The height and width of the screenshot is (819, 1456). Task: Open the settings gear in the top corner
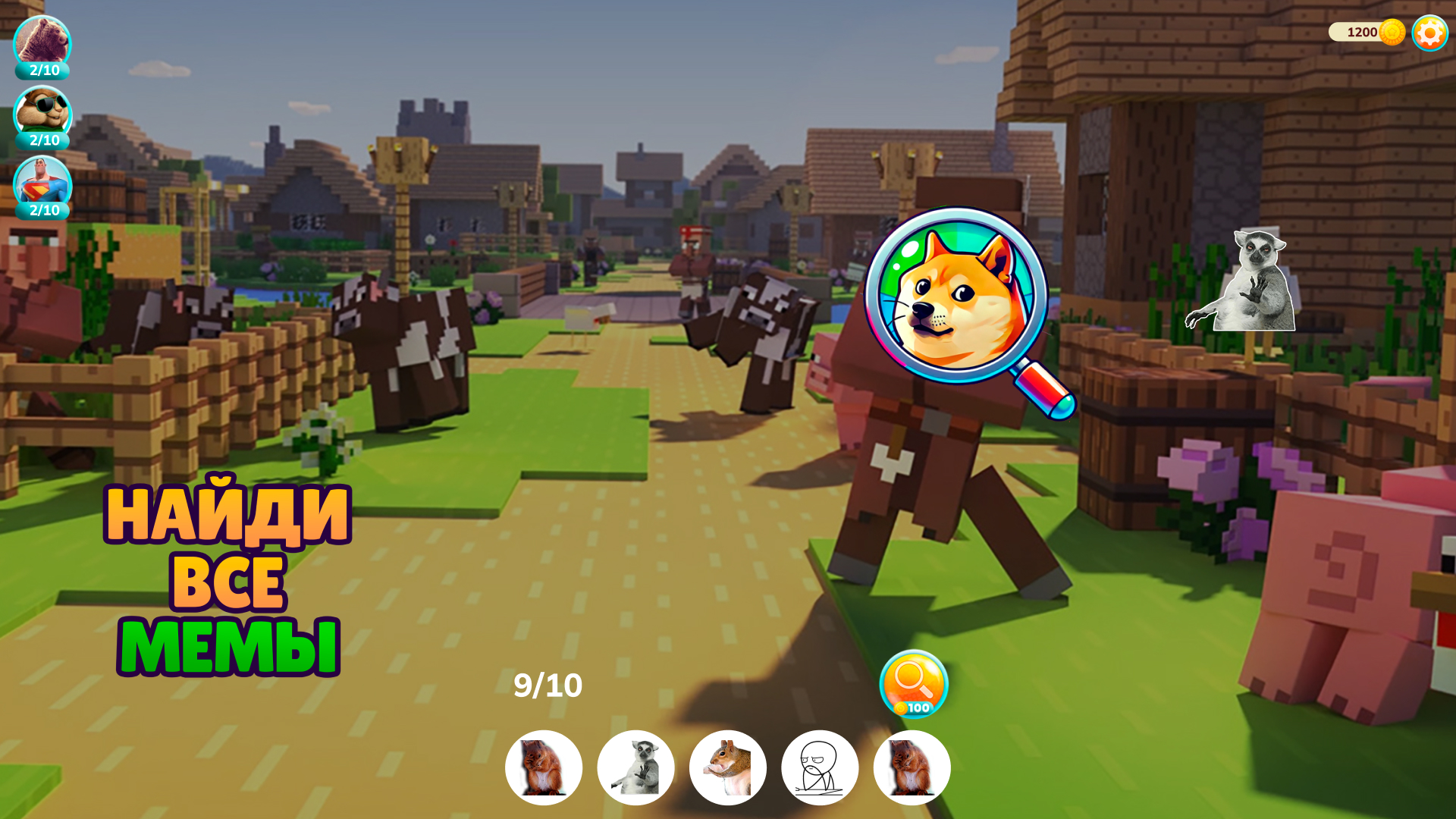tap(1428, 33)
